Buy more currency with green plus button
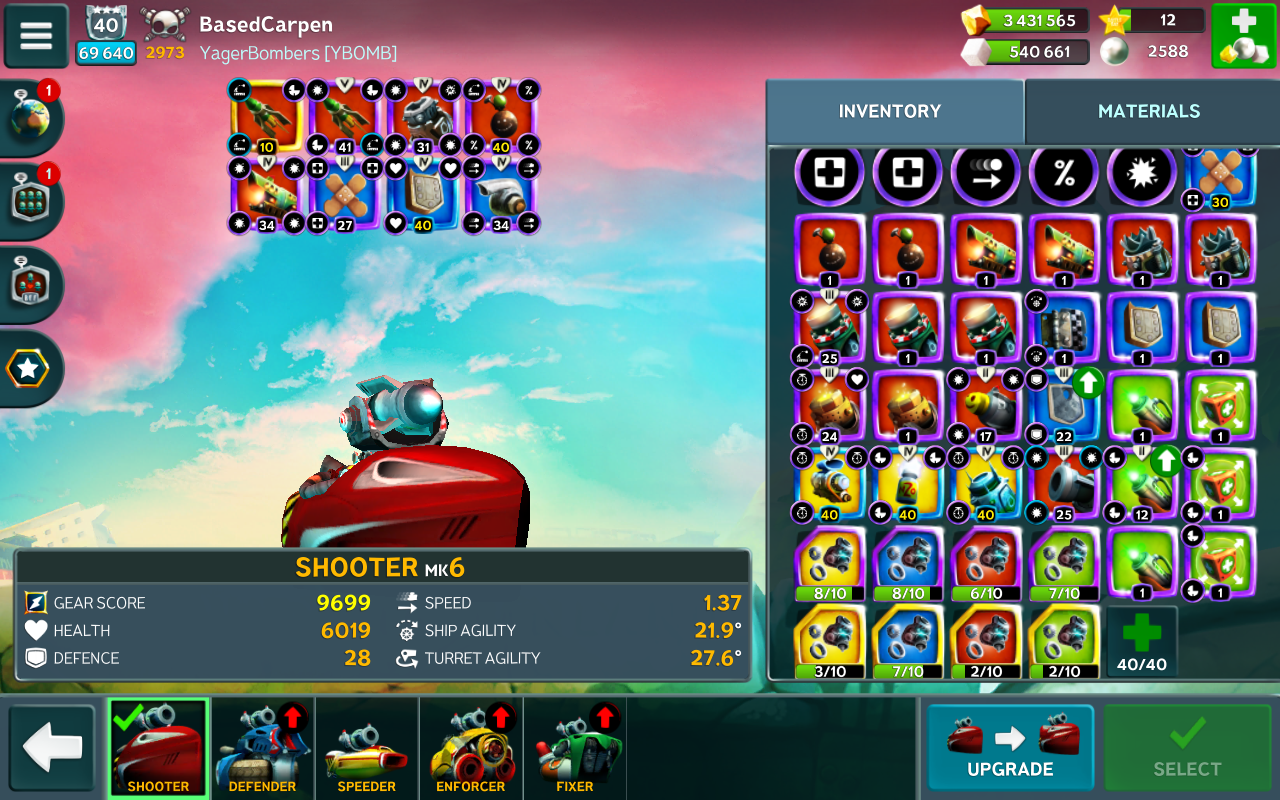Screen dimensions: 1280x800 pyautogui.click(x=1243, y=36)
